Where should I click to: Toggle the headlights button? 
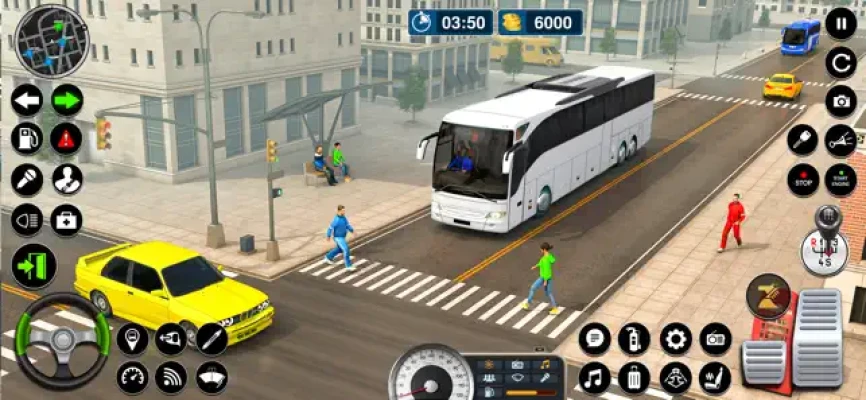pos(27,219)
